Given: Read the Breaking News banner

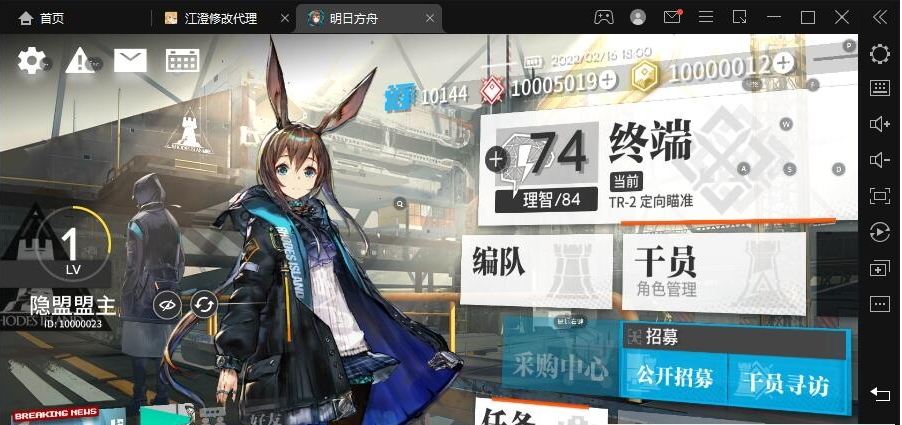Looking at the screenshot, I should (x=56, y=414).
